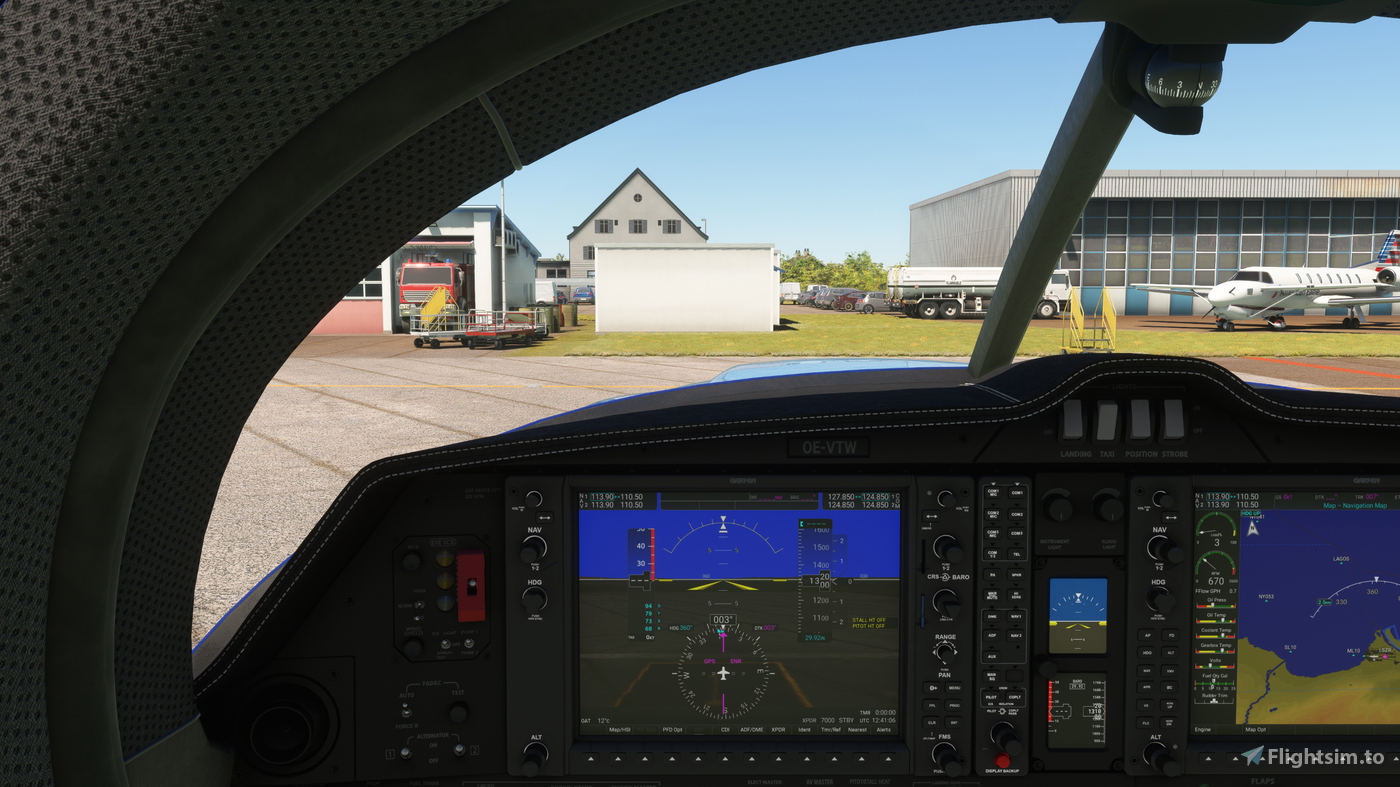Screen dimensions: 1400x787
Task: Engage the AP autopilot key
Action: click(1147, 635)
